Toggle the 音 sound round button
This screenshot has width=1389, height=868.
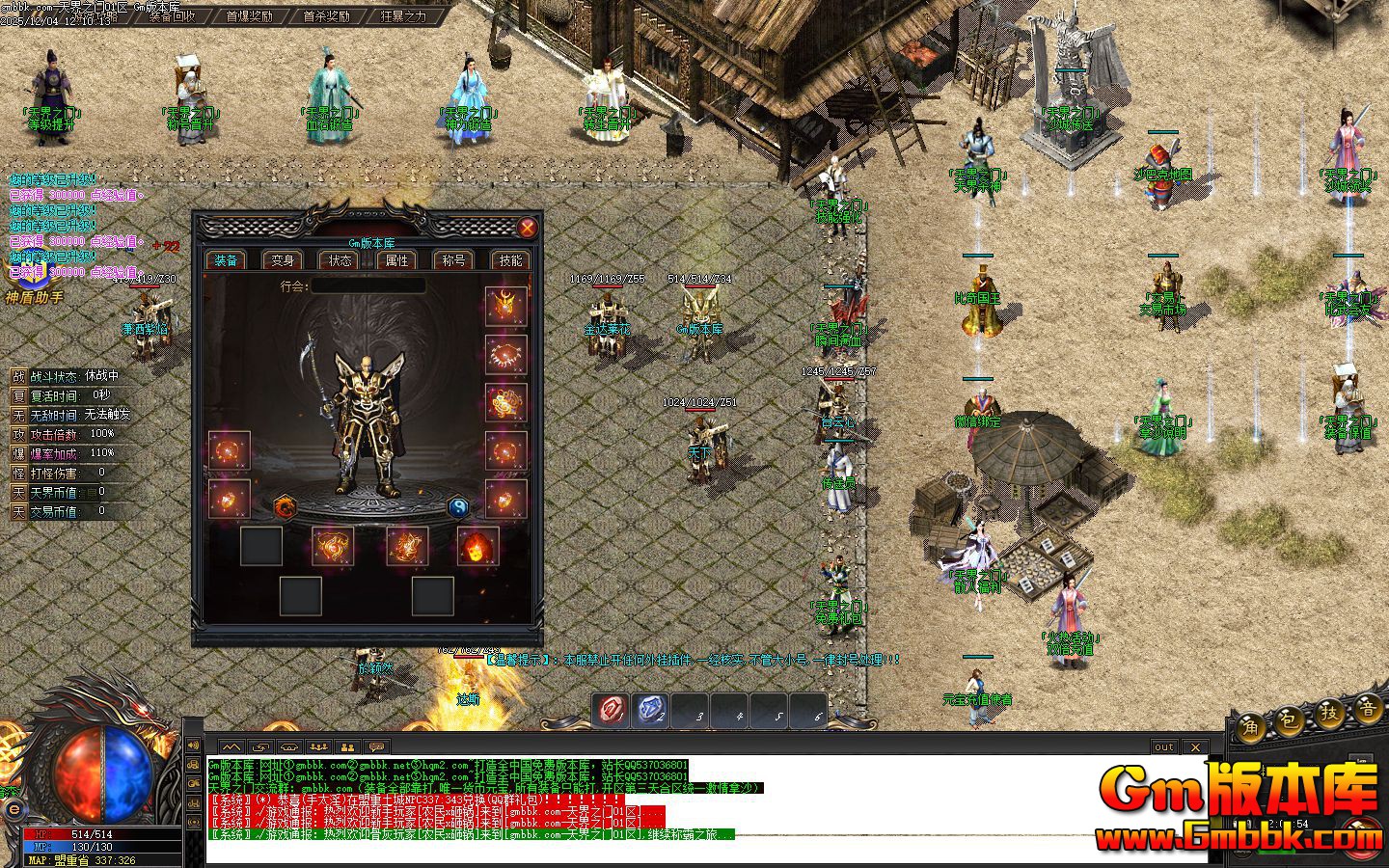pos(1369,709)
